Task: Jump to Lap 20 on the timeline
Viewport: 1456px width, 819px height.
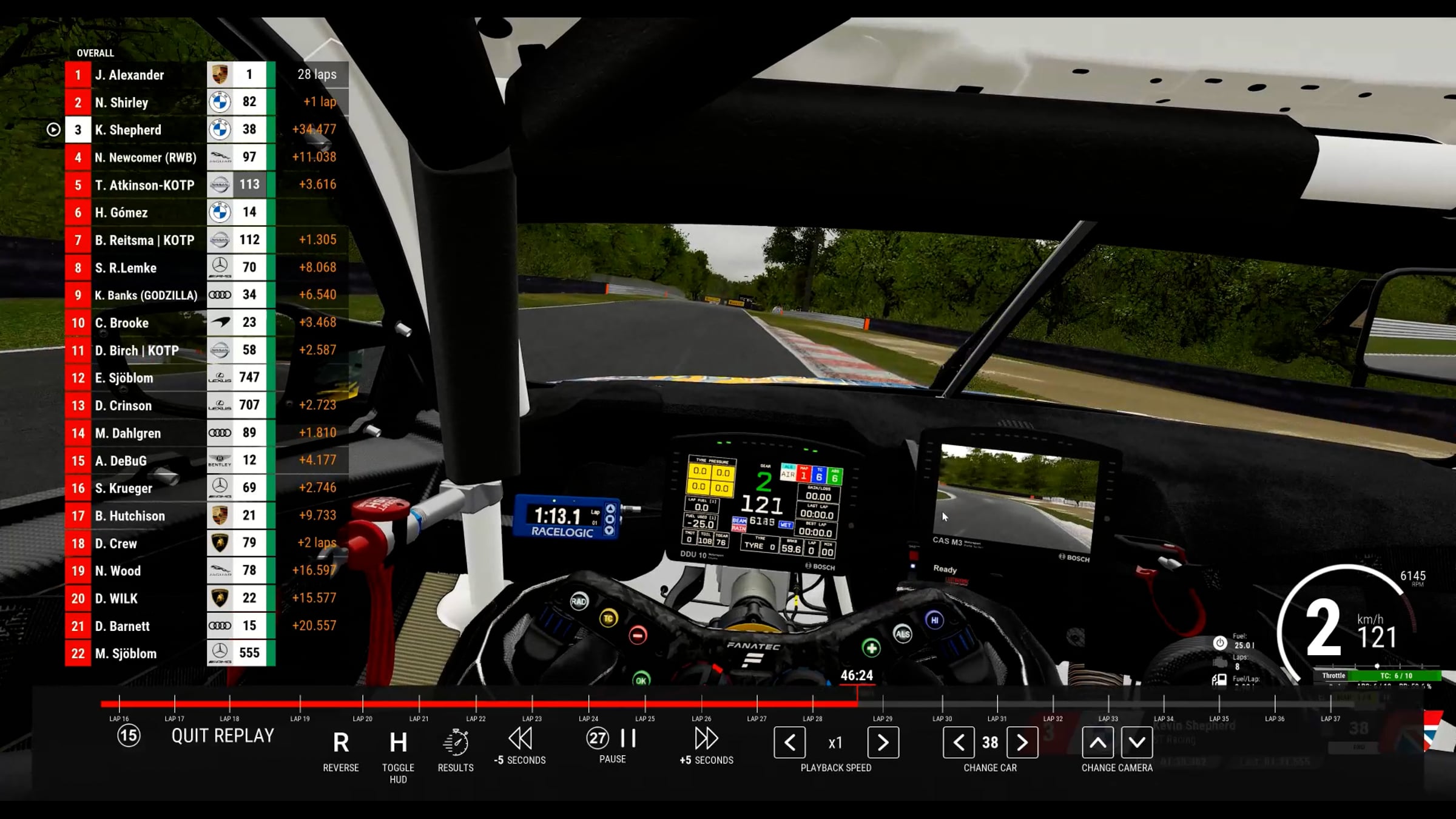Action: (362, 704)
